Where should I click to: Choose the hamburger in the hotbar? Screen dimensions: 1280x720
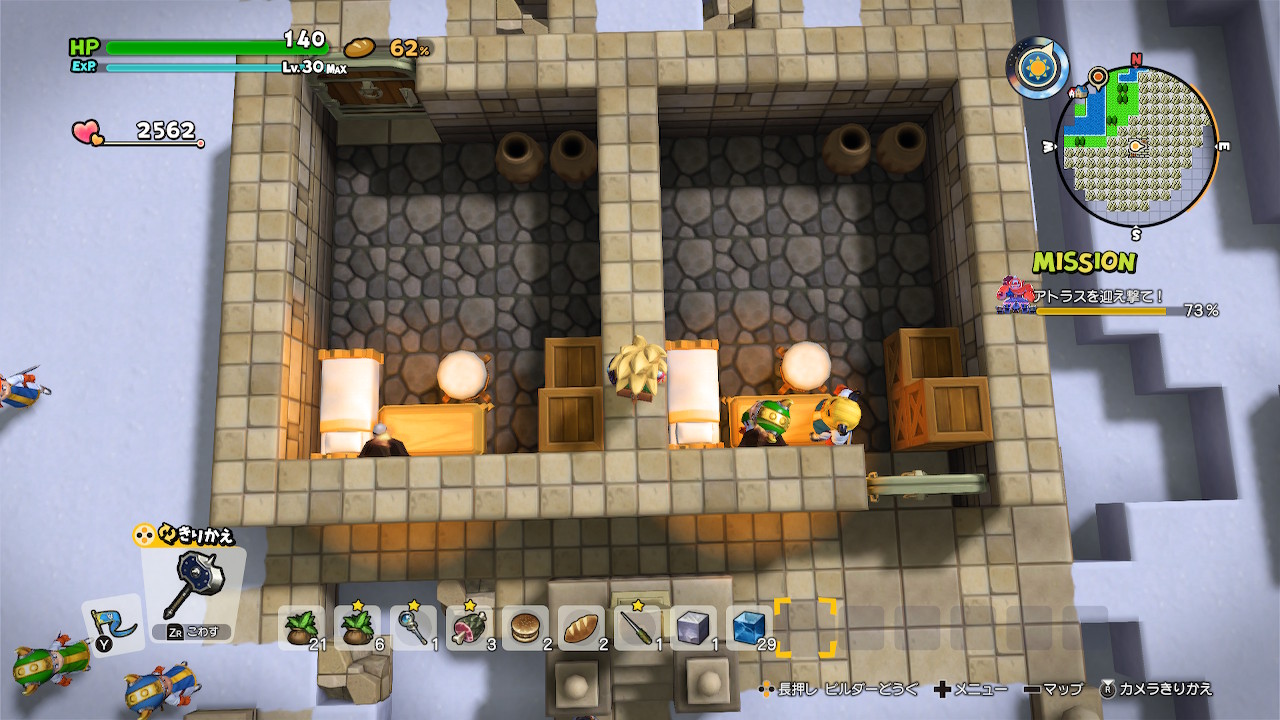(x=525, y=628)
